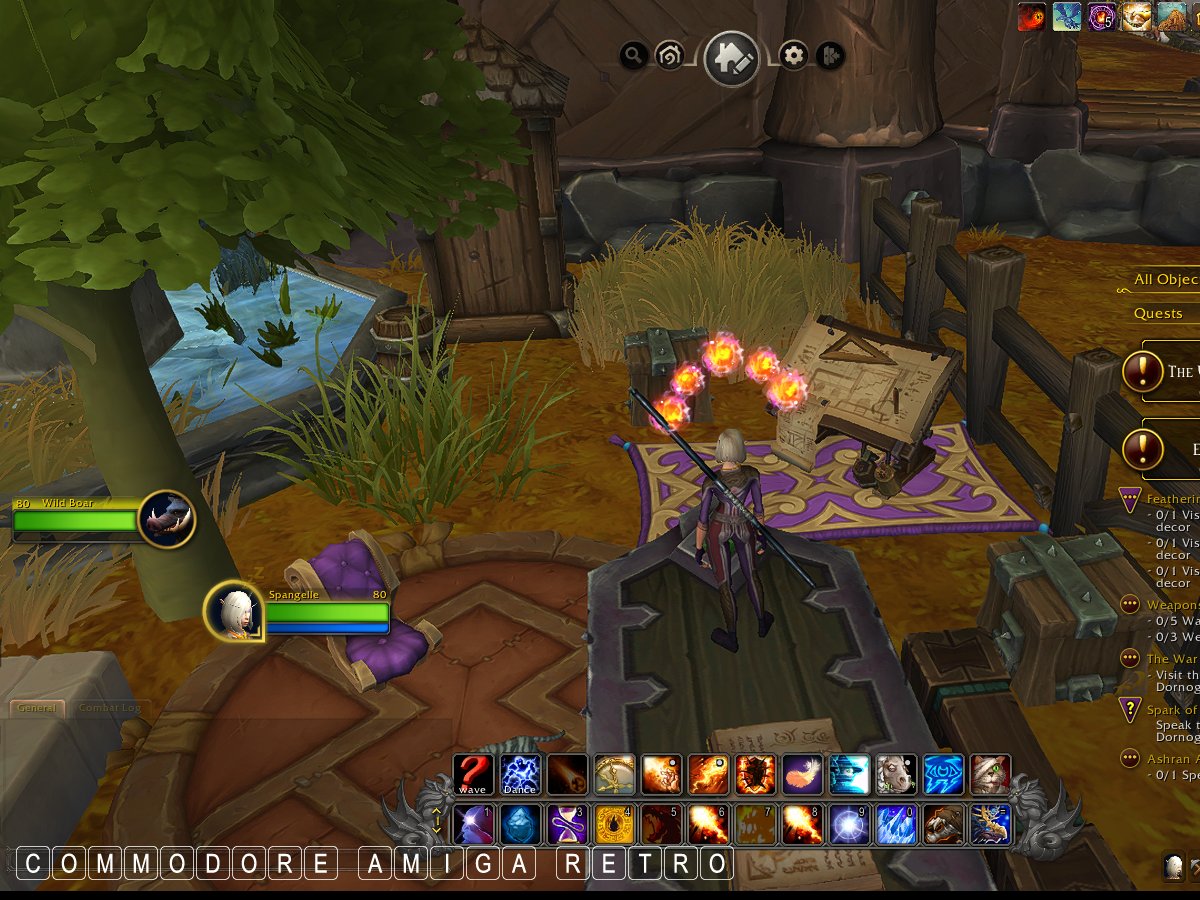This screenshot has width=1200, height=900.
Task: Use the Wave emote action button
Action: (472, 774)
